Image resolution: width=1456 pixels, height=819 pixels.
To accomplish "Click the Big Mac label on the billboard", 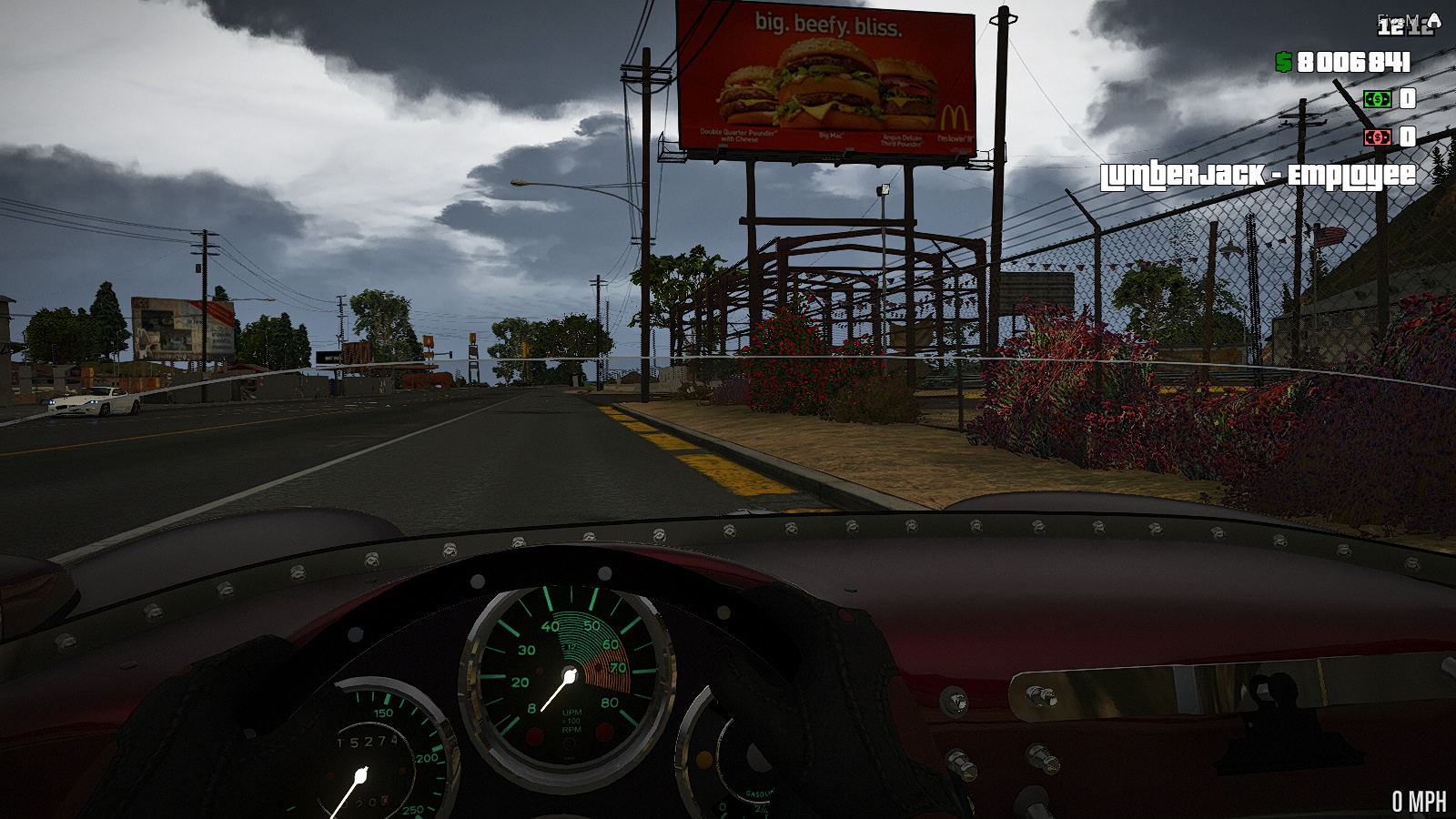I will click(x=829, y=134).
